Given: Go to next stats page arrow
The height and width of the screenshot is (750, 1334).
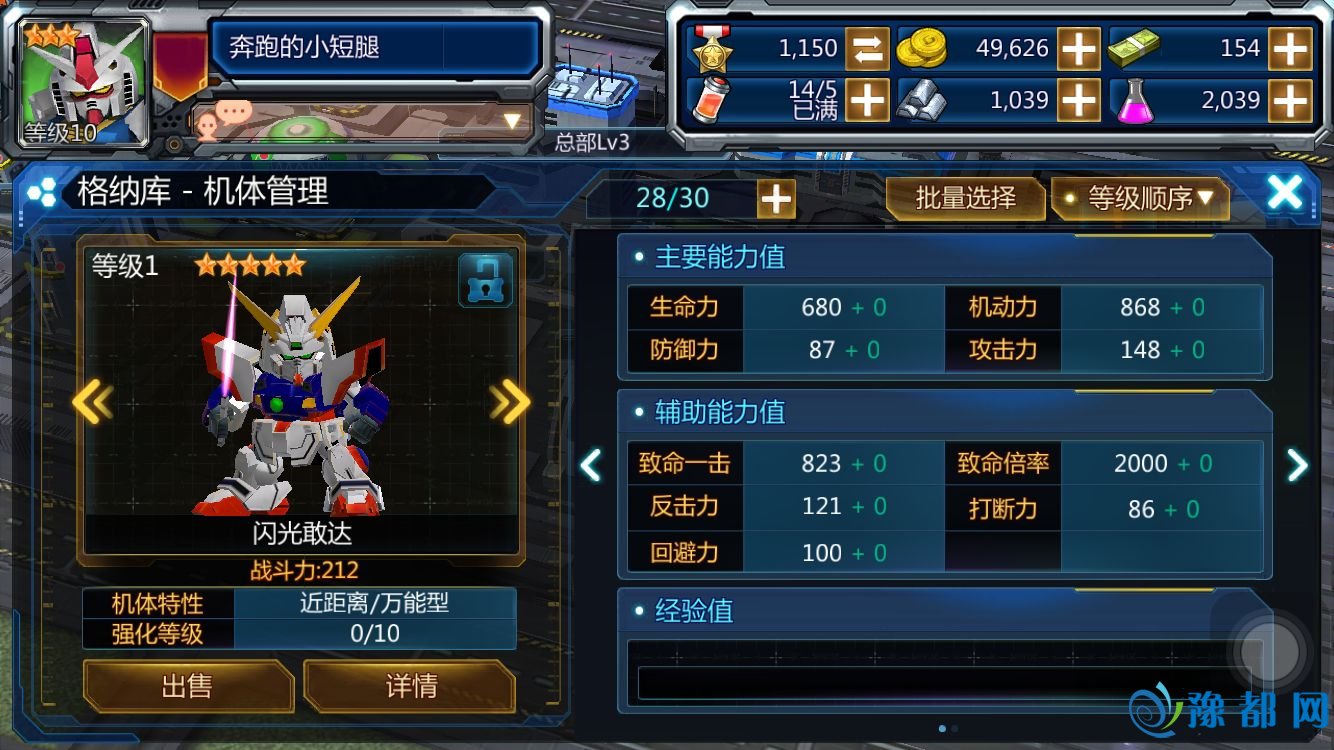Looking at the screenshot, I should [x=1297, y=464].
